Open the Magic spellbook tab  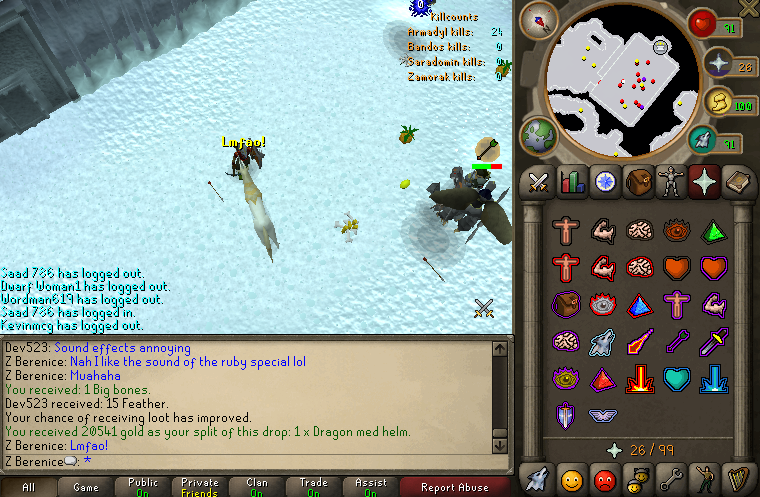point(735,182)
